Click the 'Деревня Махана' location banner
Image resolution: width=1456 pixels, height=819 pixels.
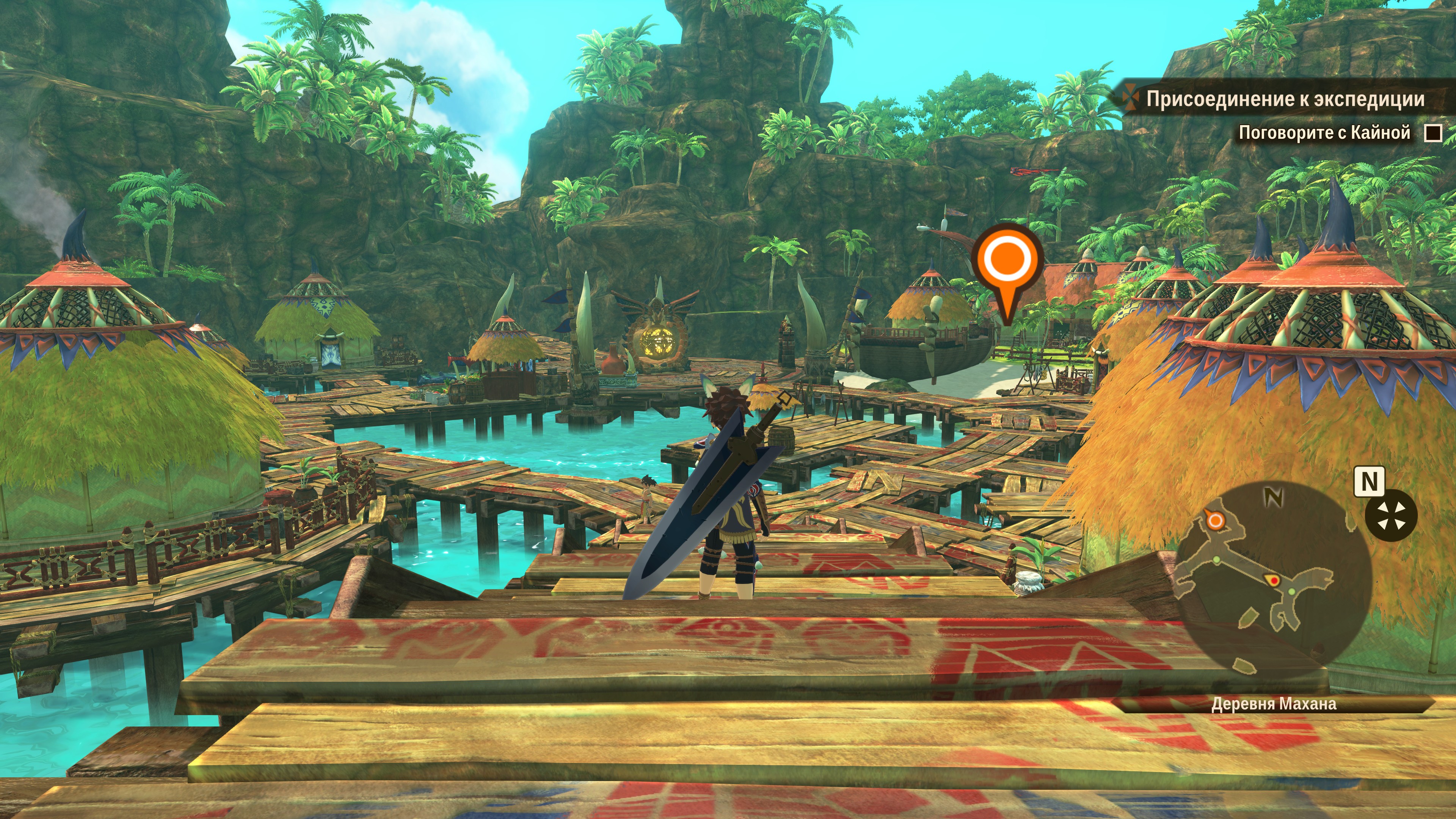1274,704
